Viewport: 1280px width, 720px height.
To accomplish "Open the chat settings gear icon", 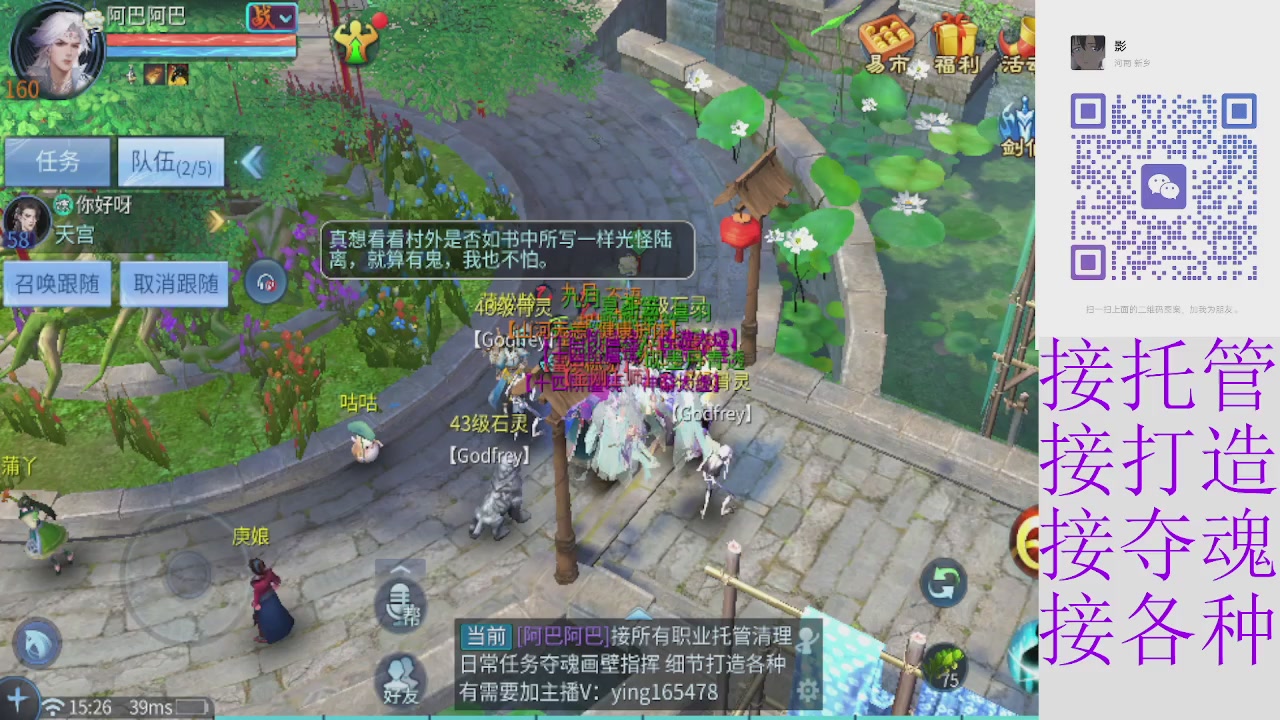I will (806, 690).
